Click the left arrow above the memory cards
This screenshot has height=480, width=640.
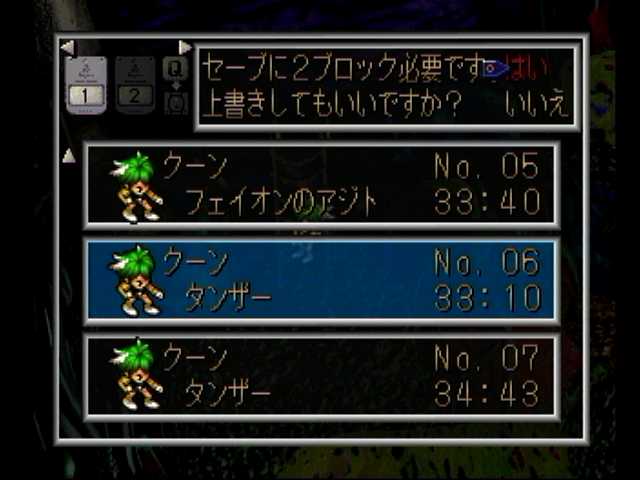pos(67,47)
